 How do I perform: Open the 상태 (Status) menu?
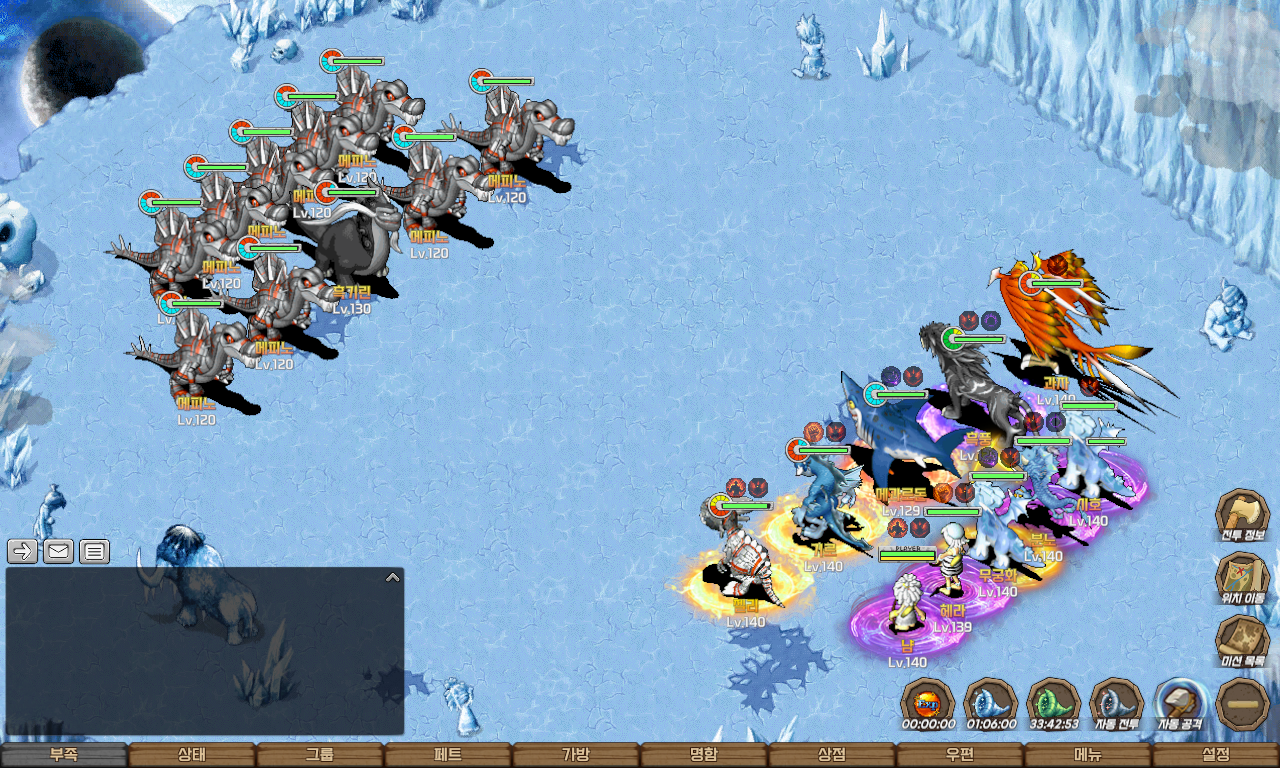point(192,755)
